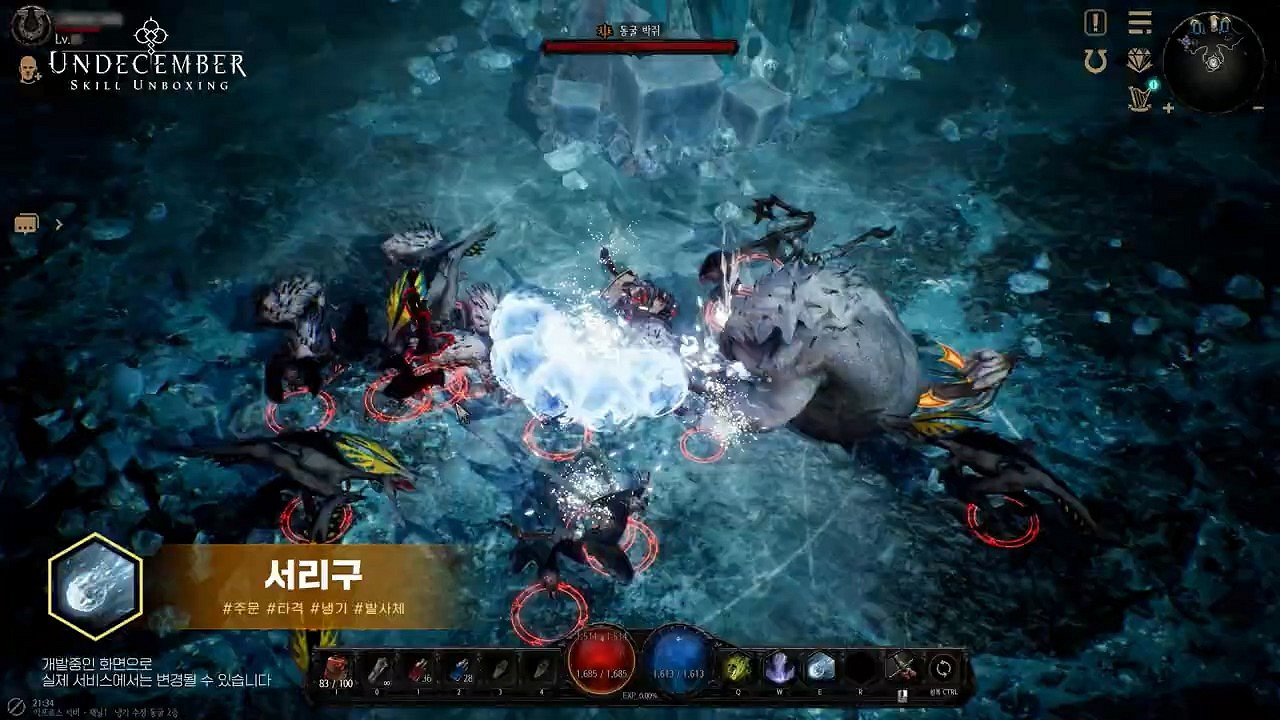Open the hamburger menu in top right
This screenshot has height=720, width=1280.
1138,22
